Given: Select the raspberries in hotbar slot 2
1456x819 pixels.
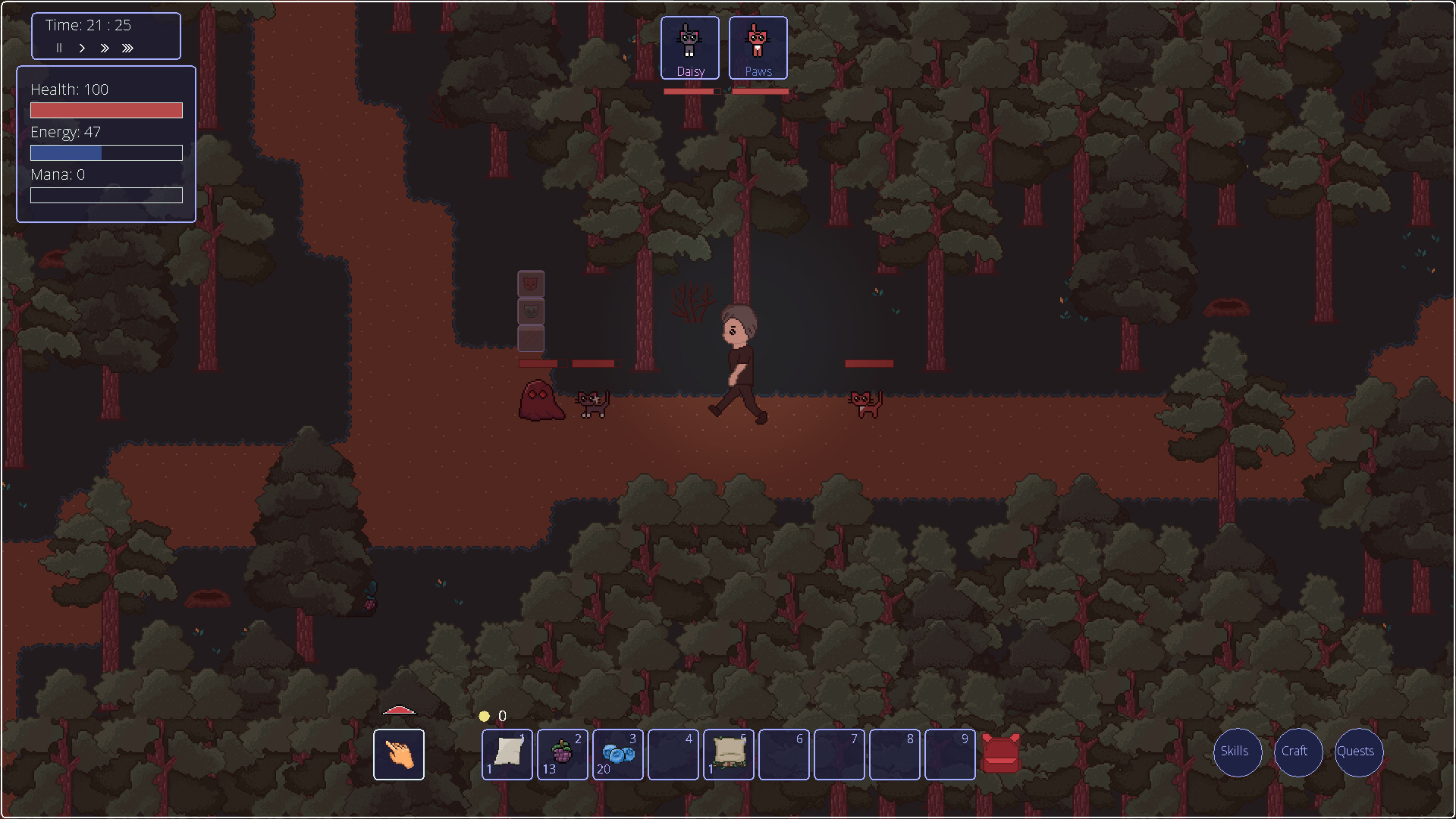Looking at the screenshot, I should (x=562, y=754).
